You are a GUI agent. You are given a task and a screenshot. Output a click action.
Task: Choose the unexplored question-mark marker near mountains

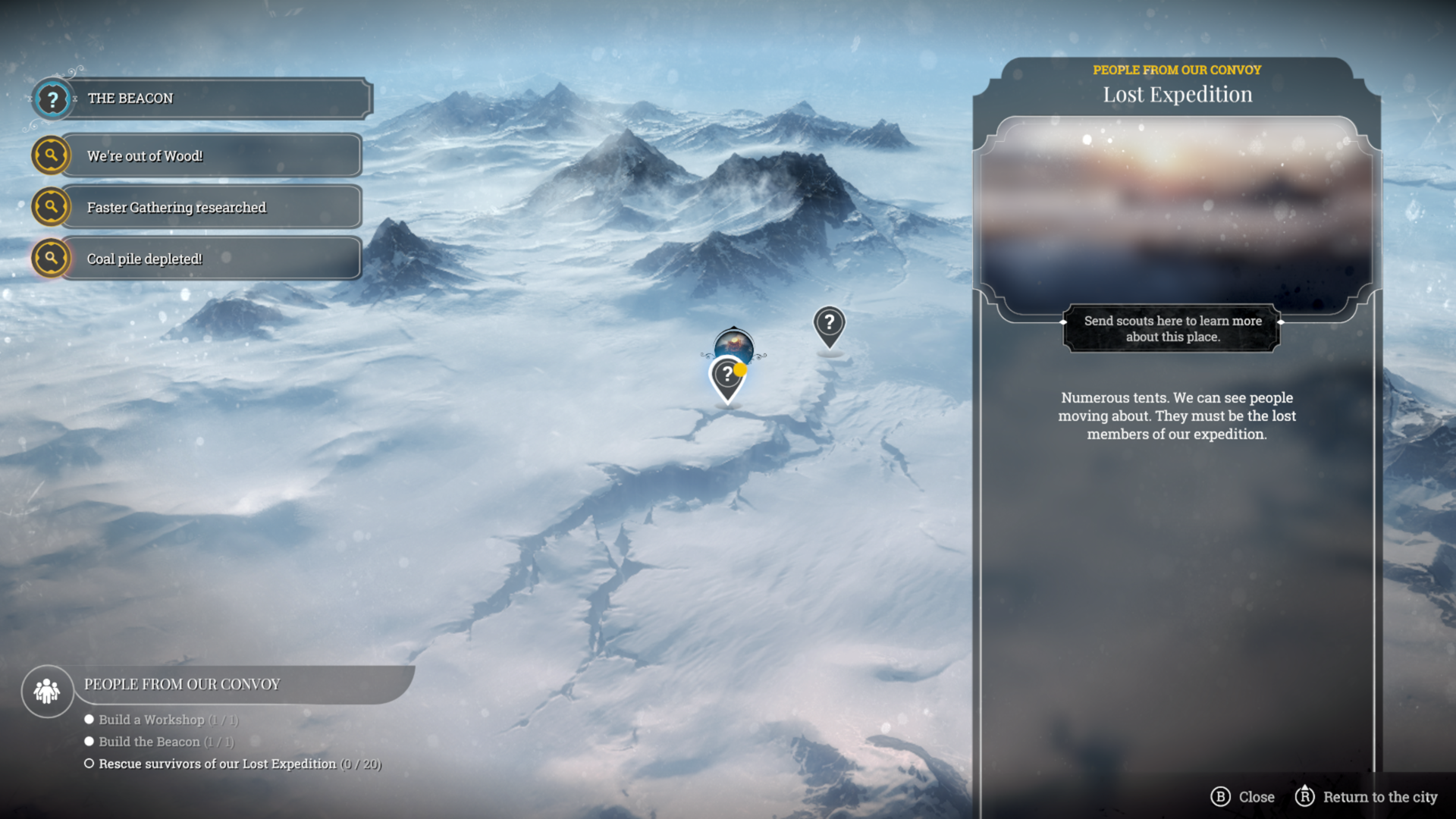click(829, 325)
